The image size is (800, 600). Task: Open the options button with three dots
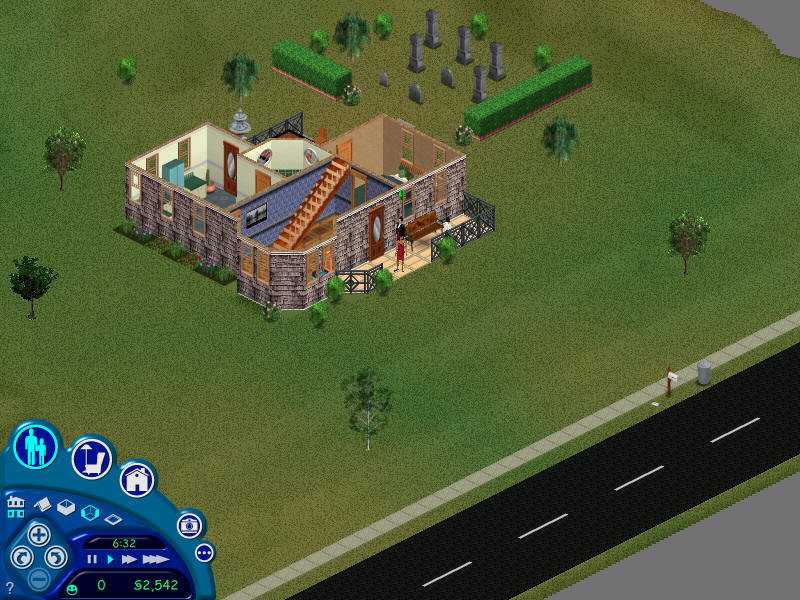(204, 552)
